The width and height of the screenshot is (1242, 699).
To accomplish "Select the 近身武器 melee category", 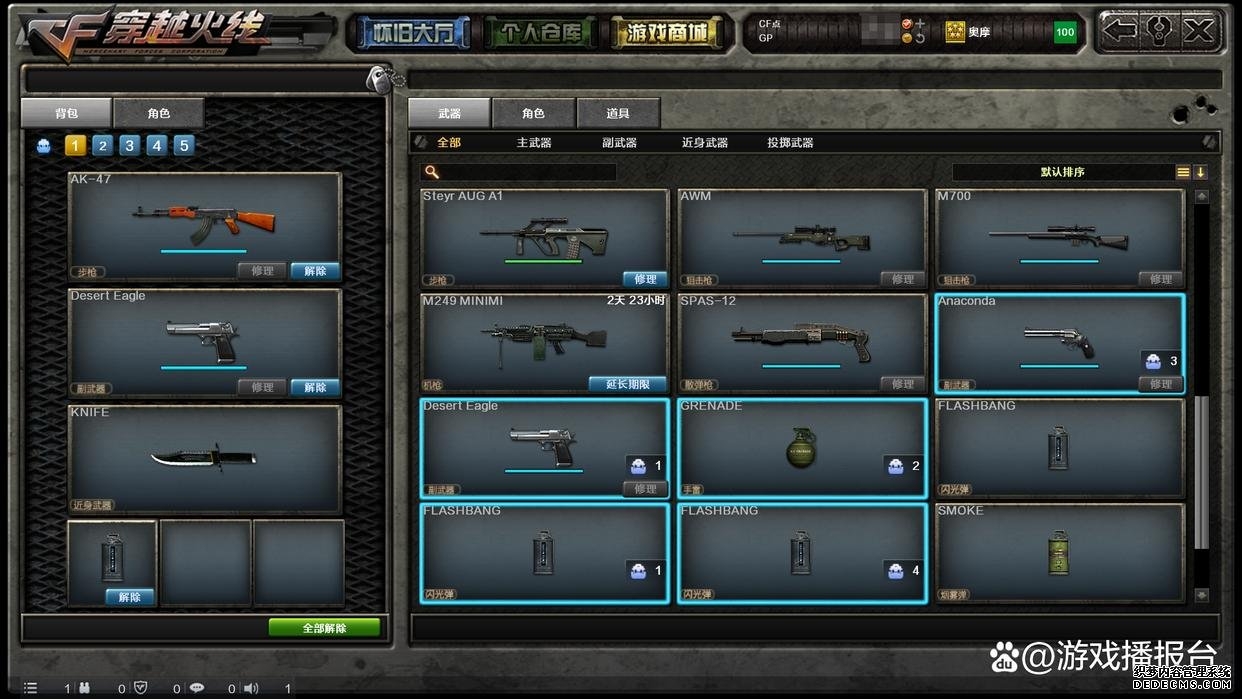I will coord(705,143).
